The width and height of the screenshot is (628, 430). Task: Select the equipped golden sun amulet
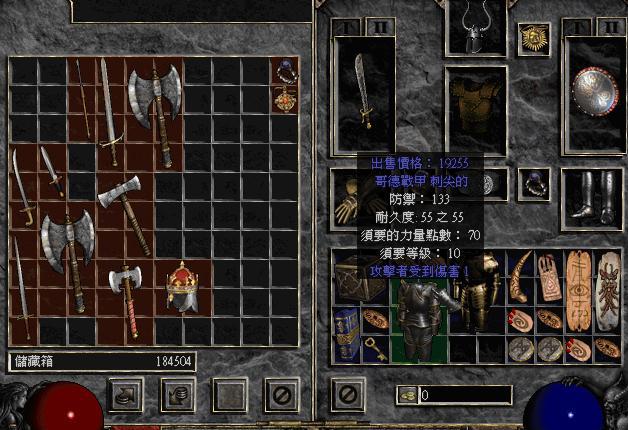click(531, 40)
